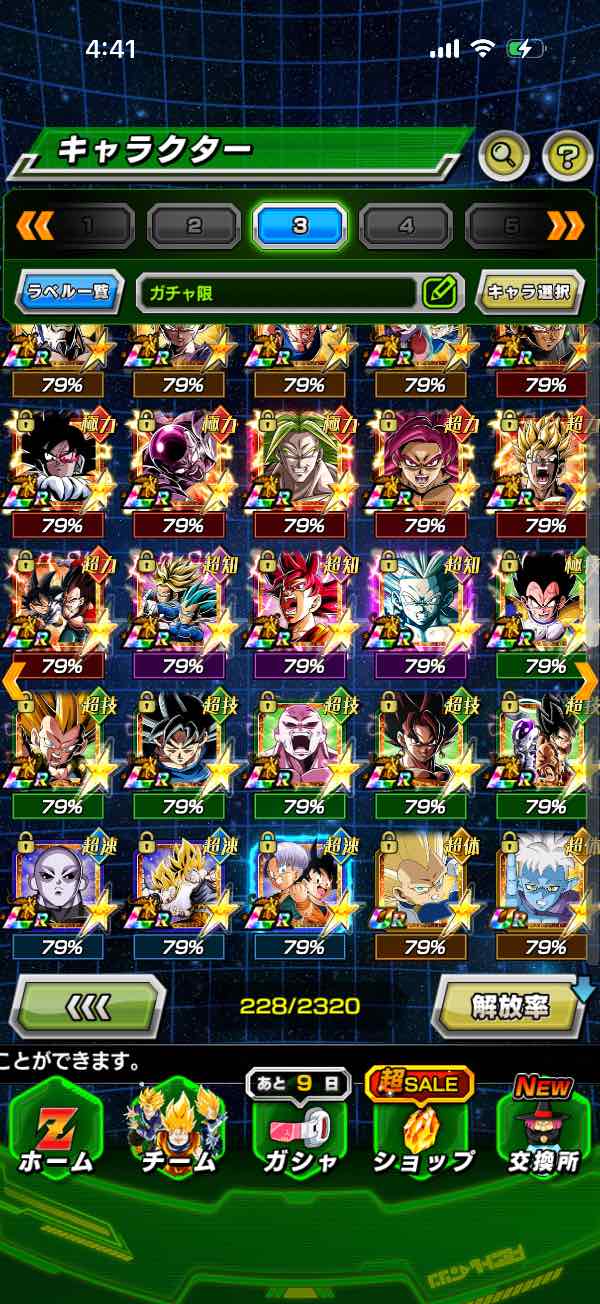Switch to page tab 2

[x=194, y=226]
